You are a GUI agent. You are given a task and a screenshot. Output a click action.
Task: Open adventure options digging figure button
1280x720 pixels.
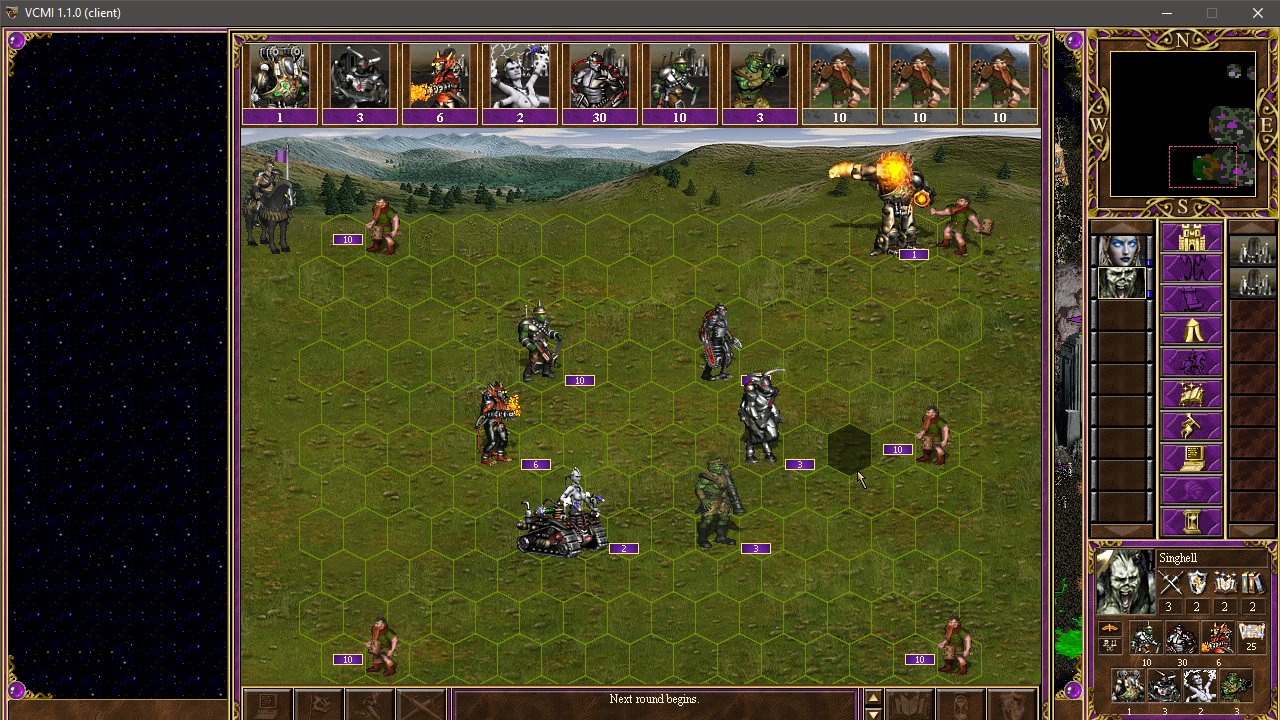(1190, 426)
